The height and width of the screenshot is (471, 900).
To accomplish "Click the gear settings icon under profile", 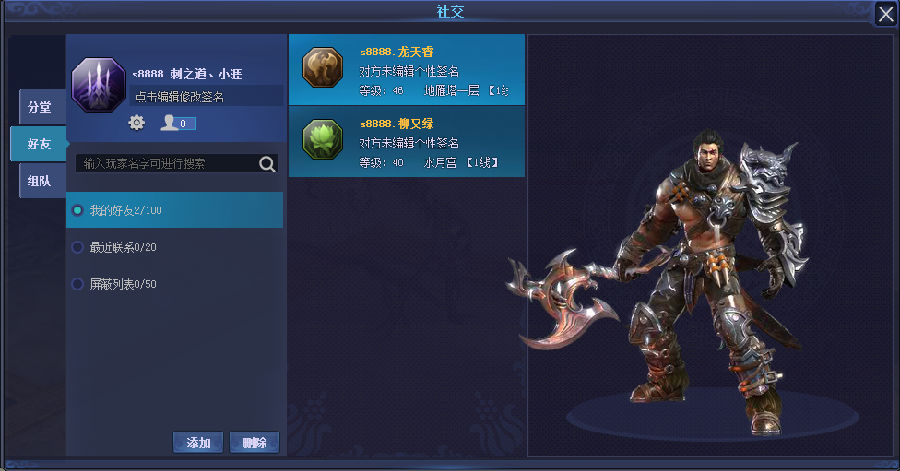I will pyautogui.click(x=137, y=122).
